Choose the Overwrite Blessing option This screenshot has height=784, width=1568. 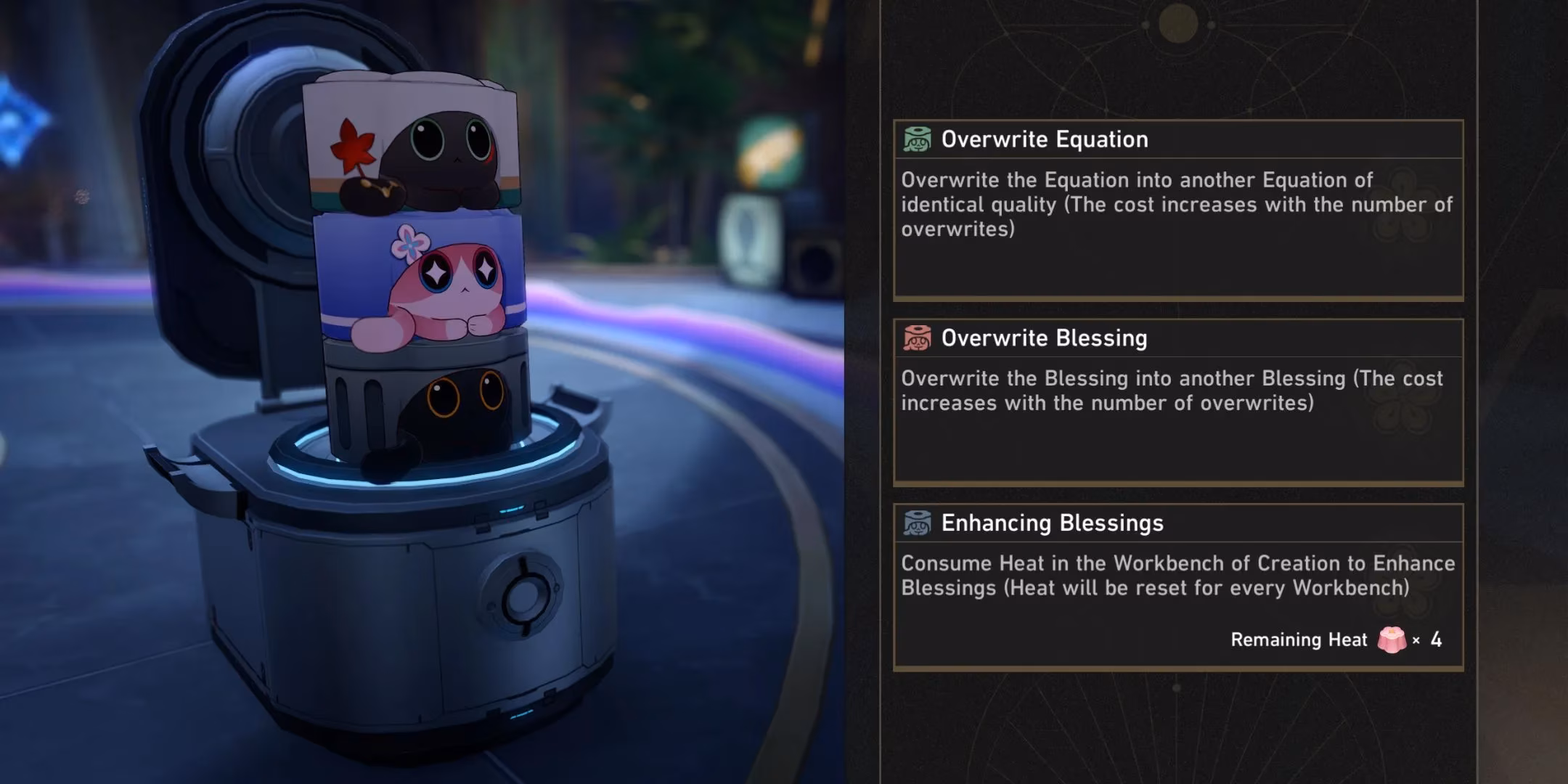tap(1177, 401)
